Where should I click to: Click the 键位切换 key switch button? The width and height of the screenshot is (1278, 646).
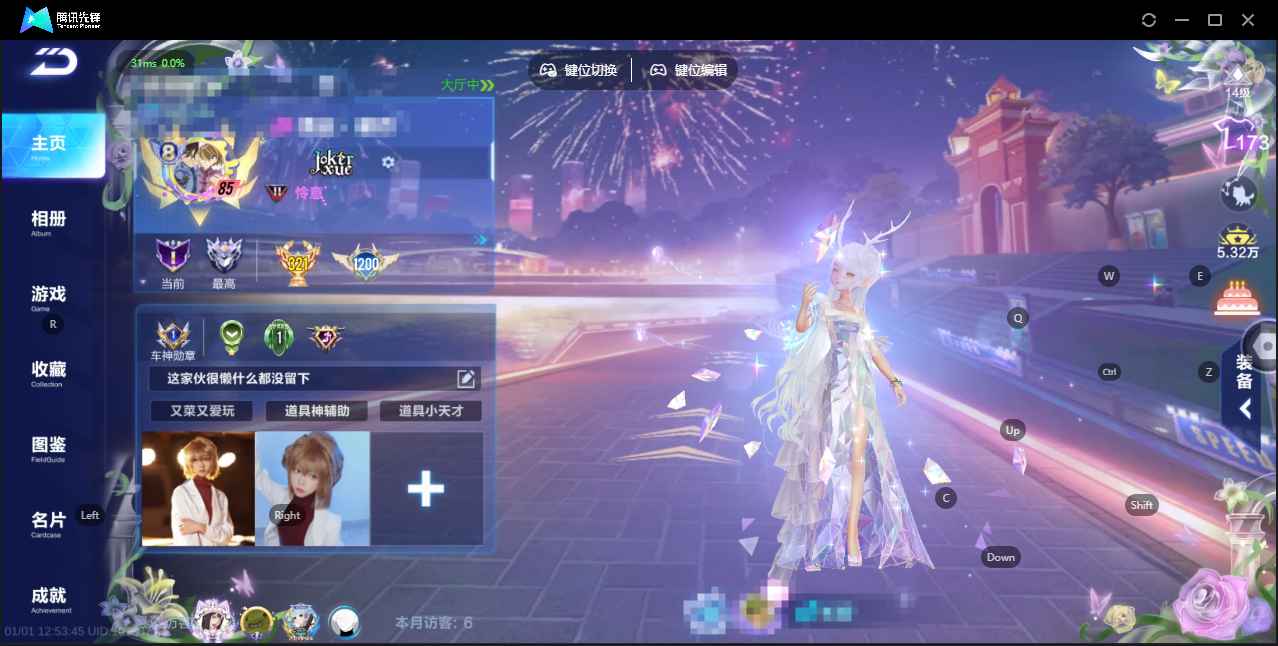click(579, 71)
